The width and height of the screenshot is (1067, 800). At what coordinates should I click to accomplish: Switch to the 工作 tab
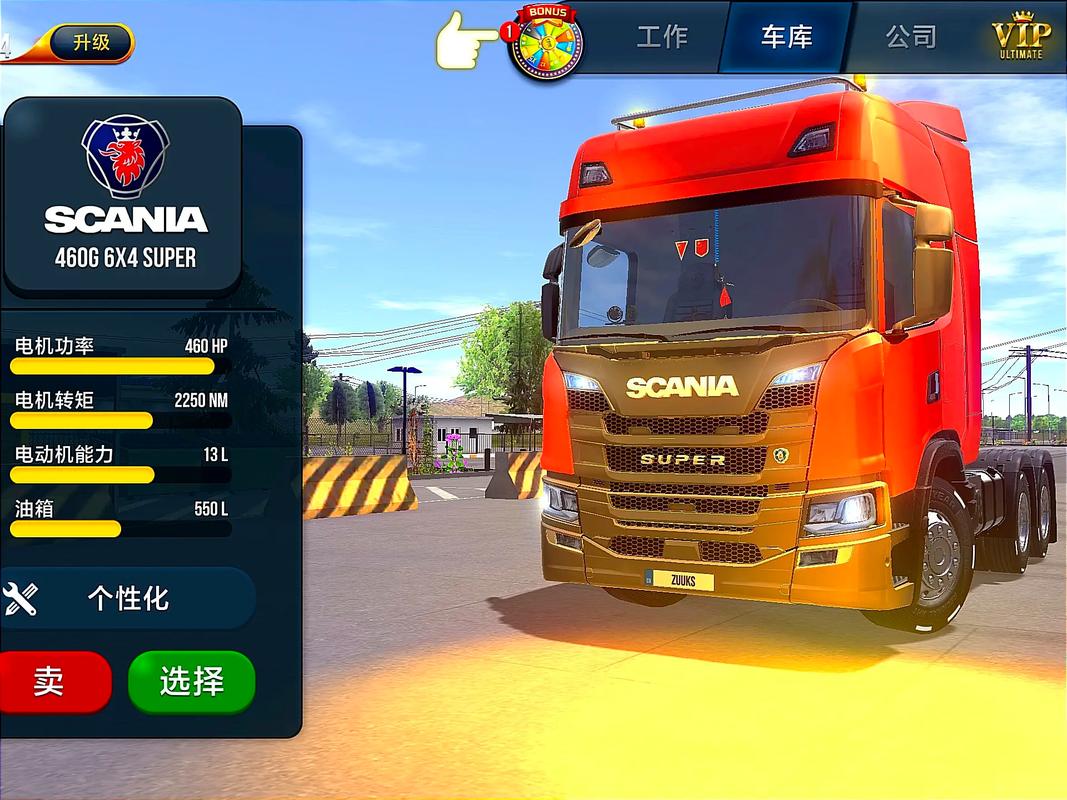tap(662, 37)
